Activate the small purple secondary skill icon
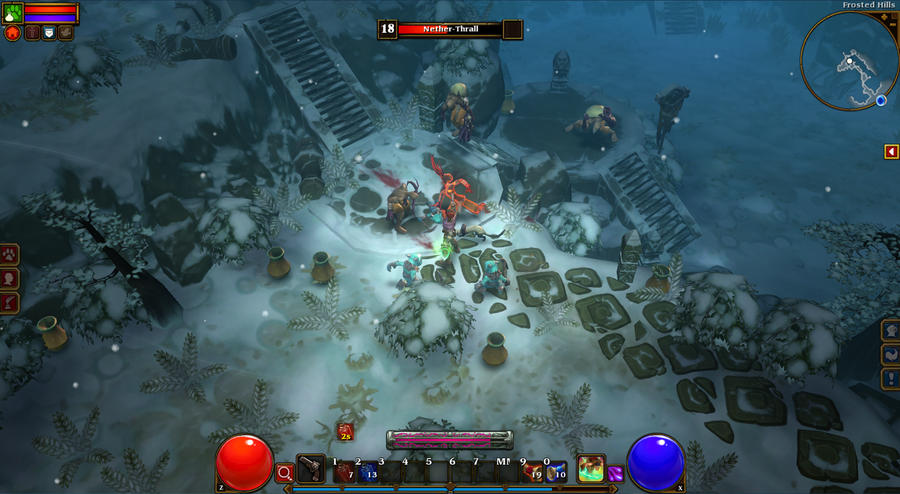 point(615,474)
